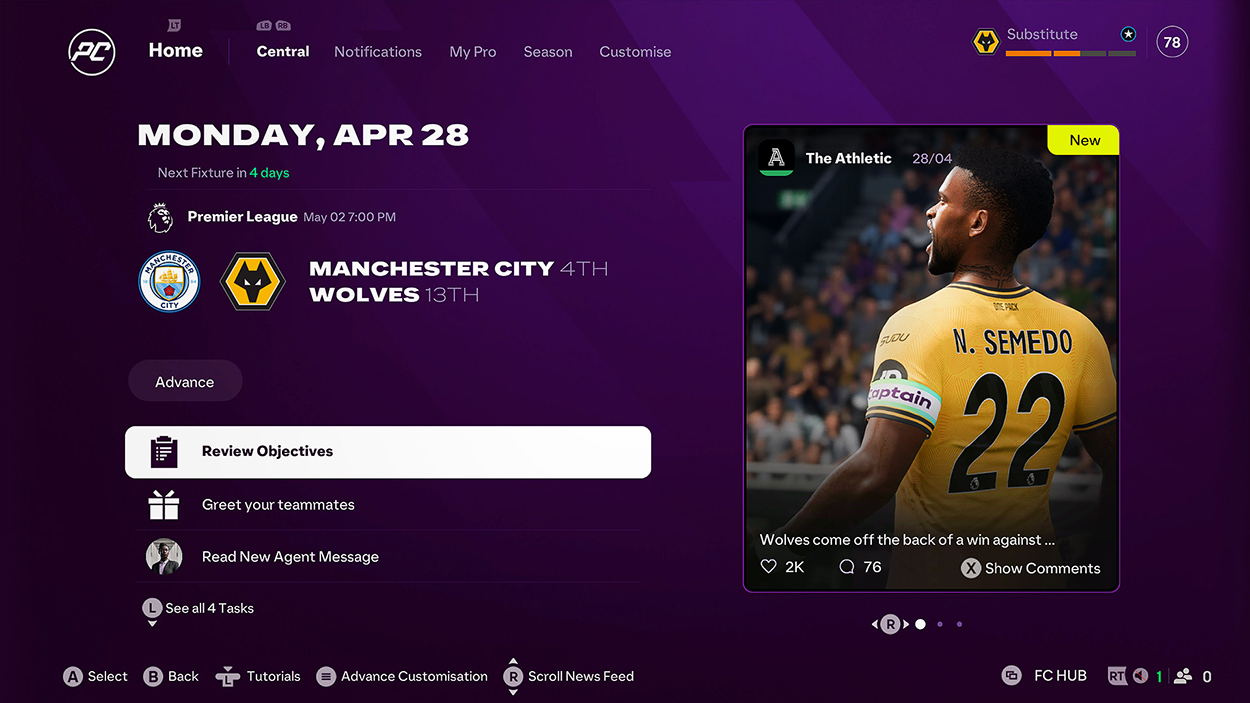
Task: Open Read New Agent Message
Action: point(388,557)
